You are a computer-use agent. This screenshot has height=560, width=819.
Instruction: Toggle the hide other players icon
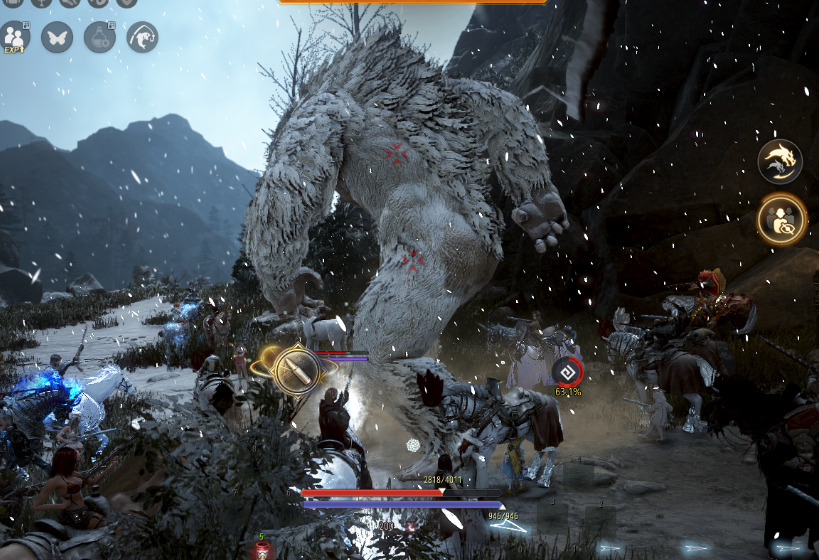(x=781, y=219)
